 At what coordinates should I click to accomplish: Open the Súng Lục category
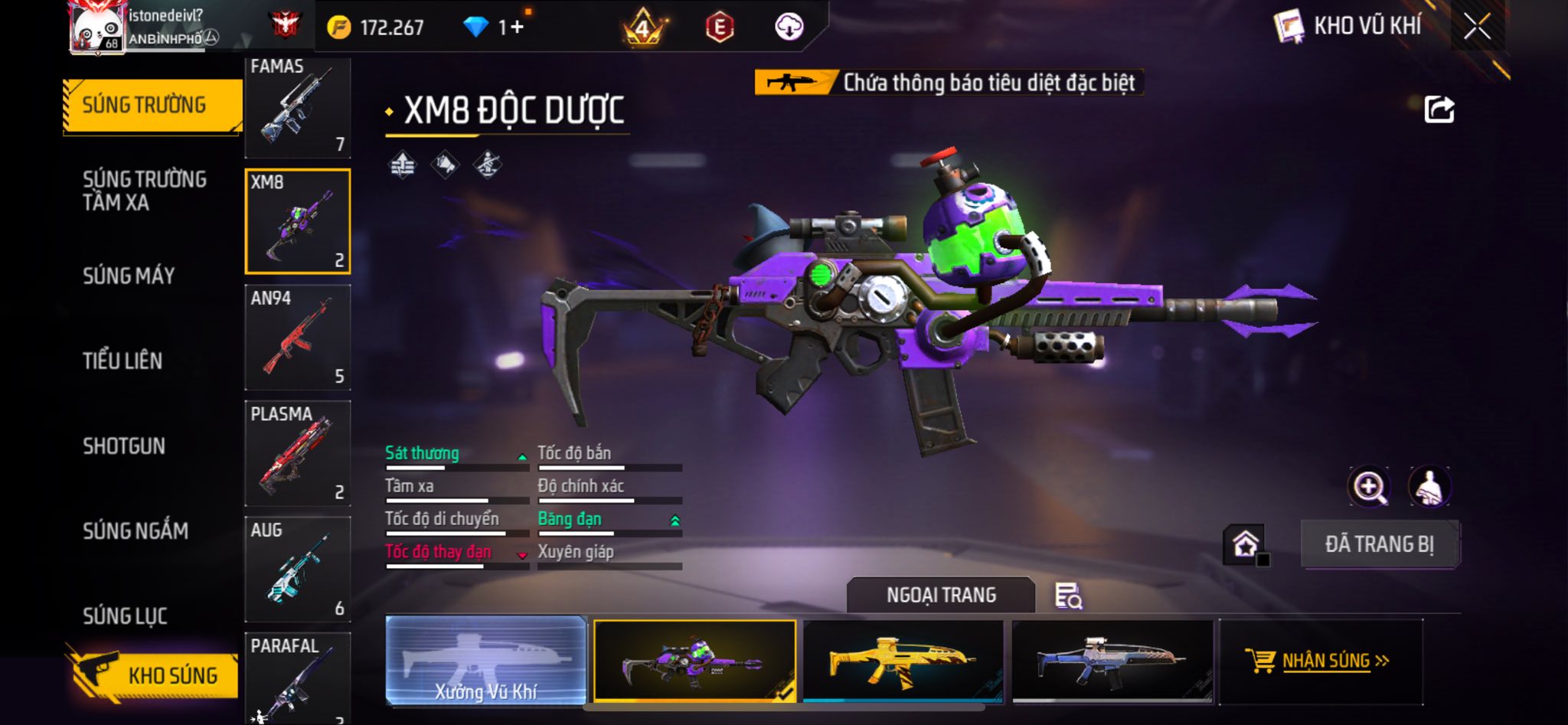[125, 616]
